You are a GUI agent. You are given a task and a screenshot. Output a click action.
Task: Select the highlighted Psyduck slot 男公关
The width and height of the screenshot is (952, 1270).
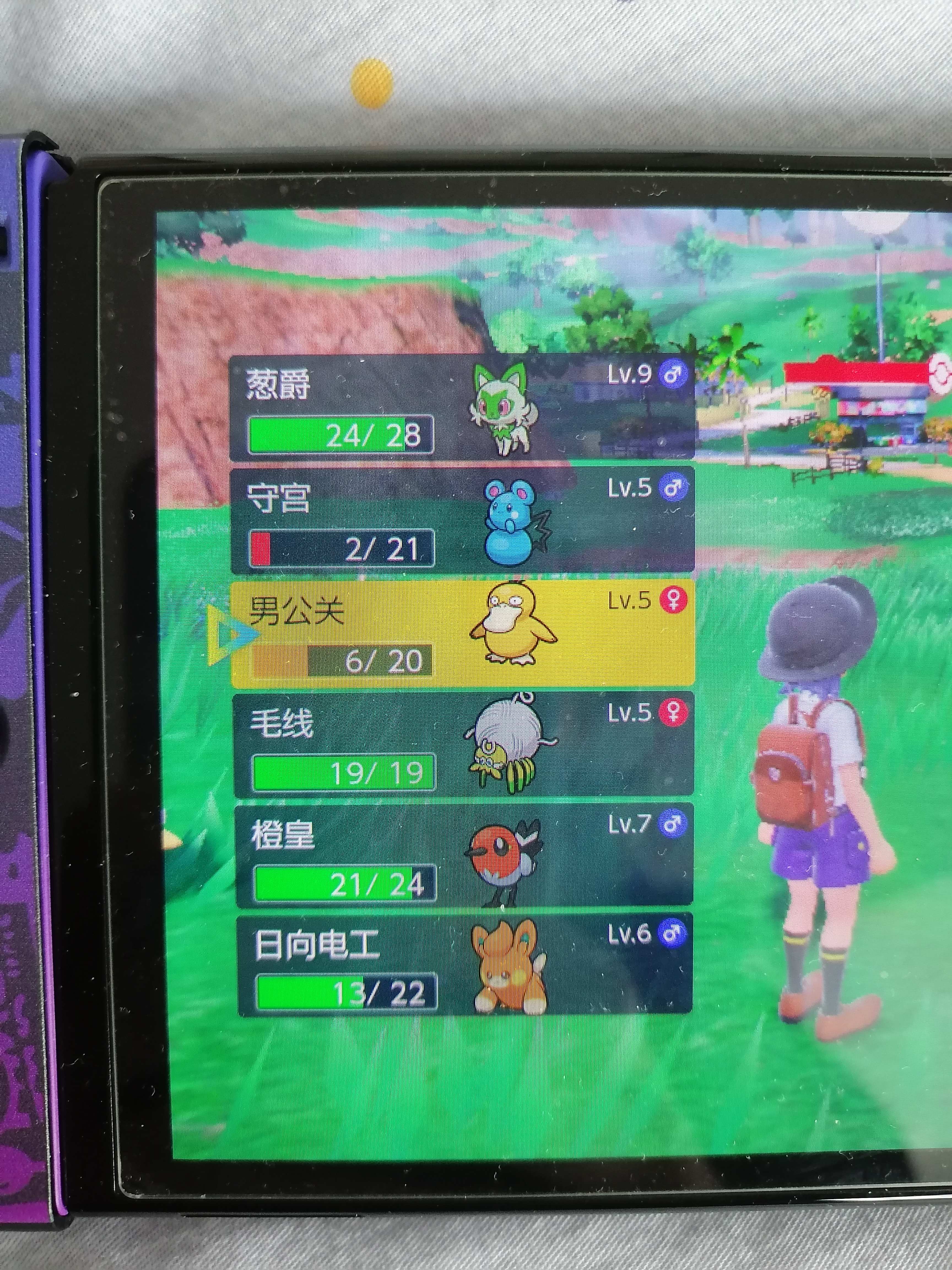point(463,633)
